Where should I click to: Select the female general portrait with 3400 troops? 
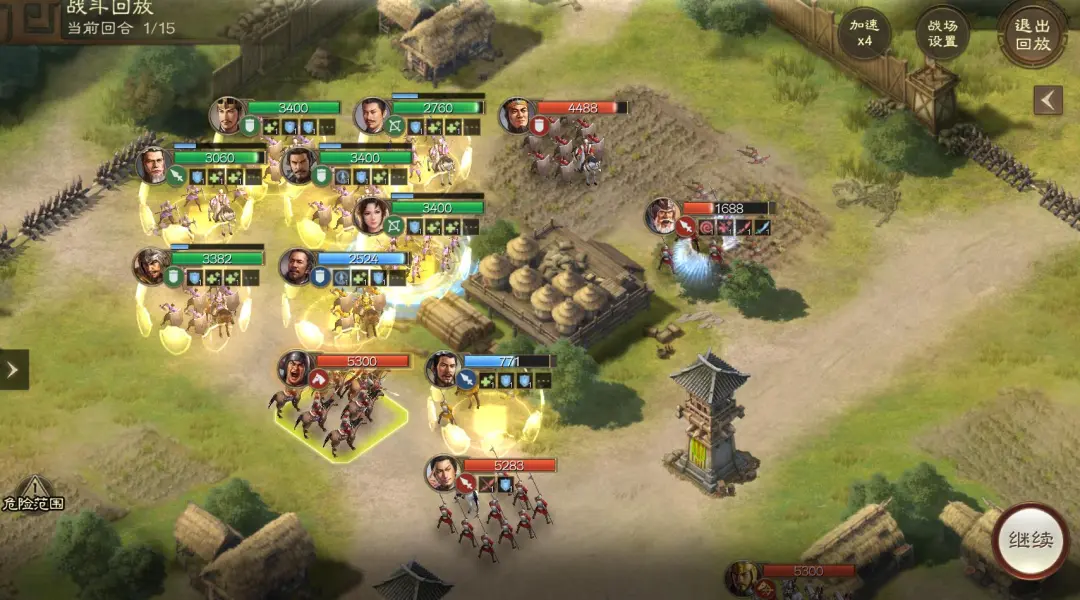pyautogui.click(x=372, y=215)
